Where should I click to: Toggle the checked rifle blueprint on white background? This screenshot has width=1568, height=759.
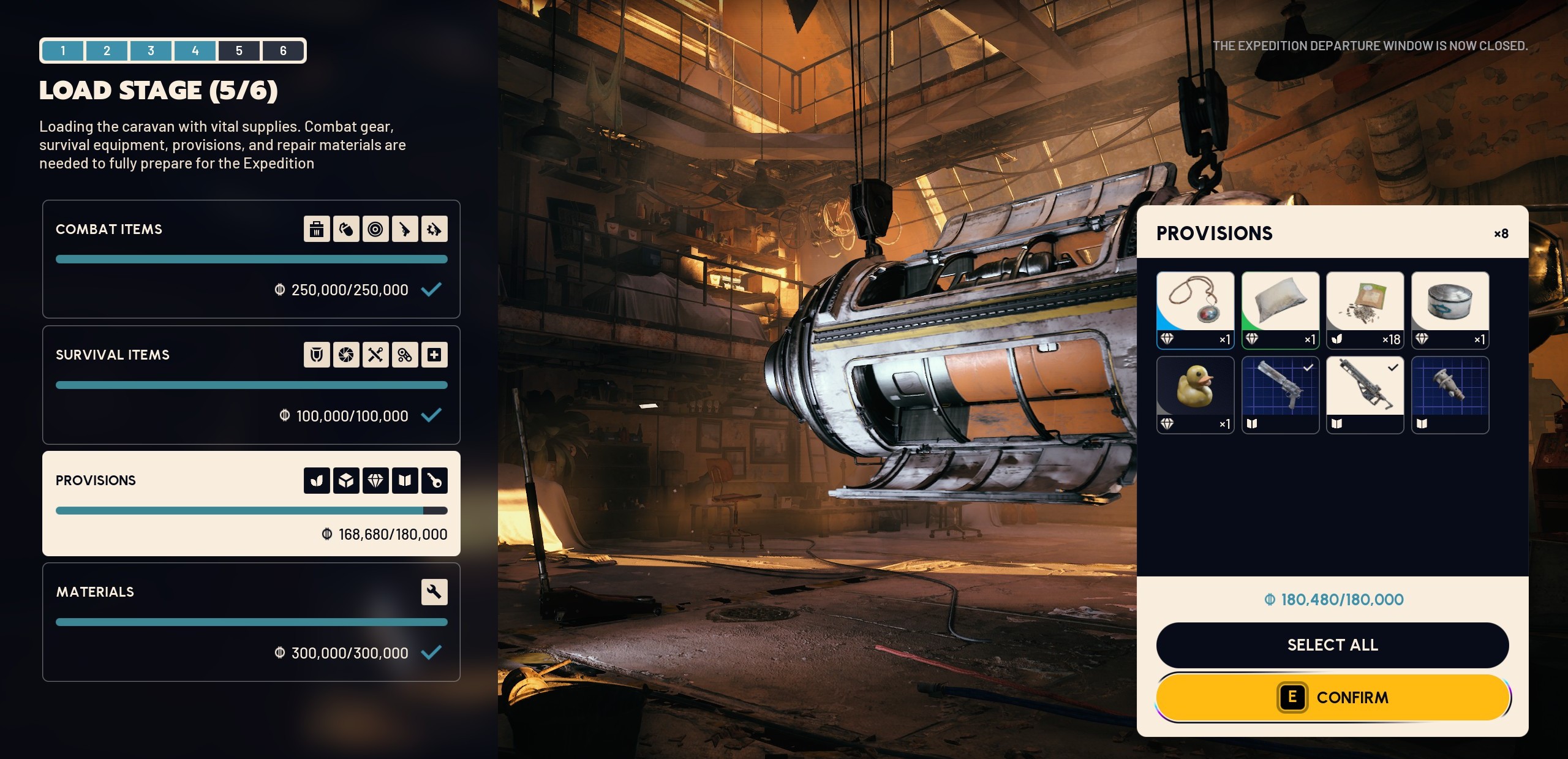(x=1365, y=395)
